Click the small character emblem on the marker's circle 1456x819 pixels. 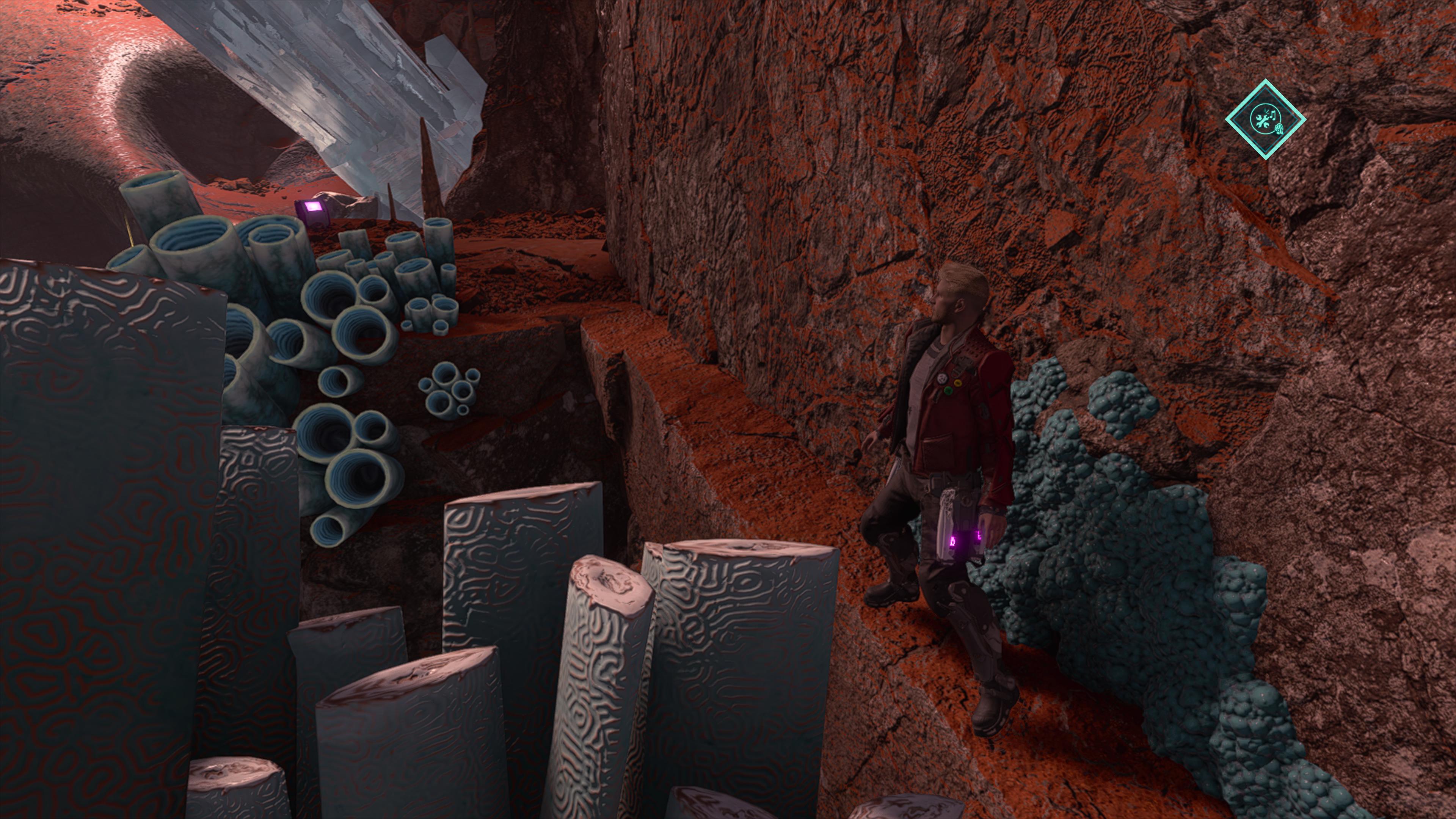coord(1280,129)
